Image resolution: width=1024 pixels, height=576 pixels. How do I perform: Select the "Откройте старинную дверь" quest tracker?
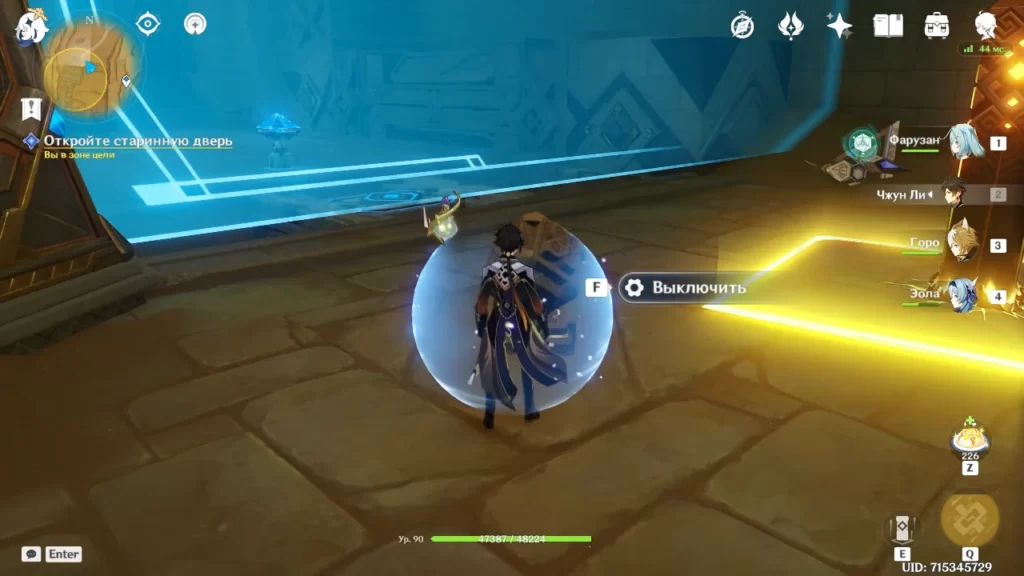click(137, 141)
